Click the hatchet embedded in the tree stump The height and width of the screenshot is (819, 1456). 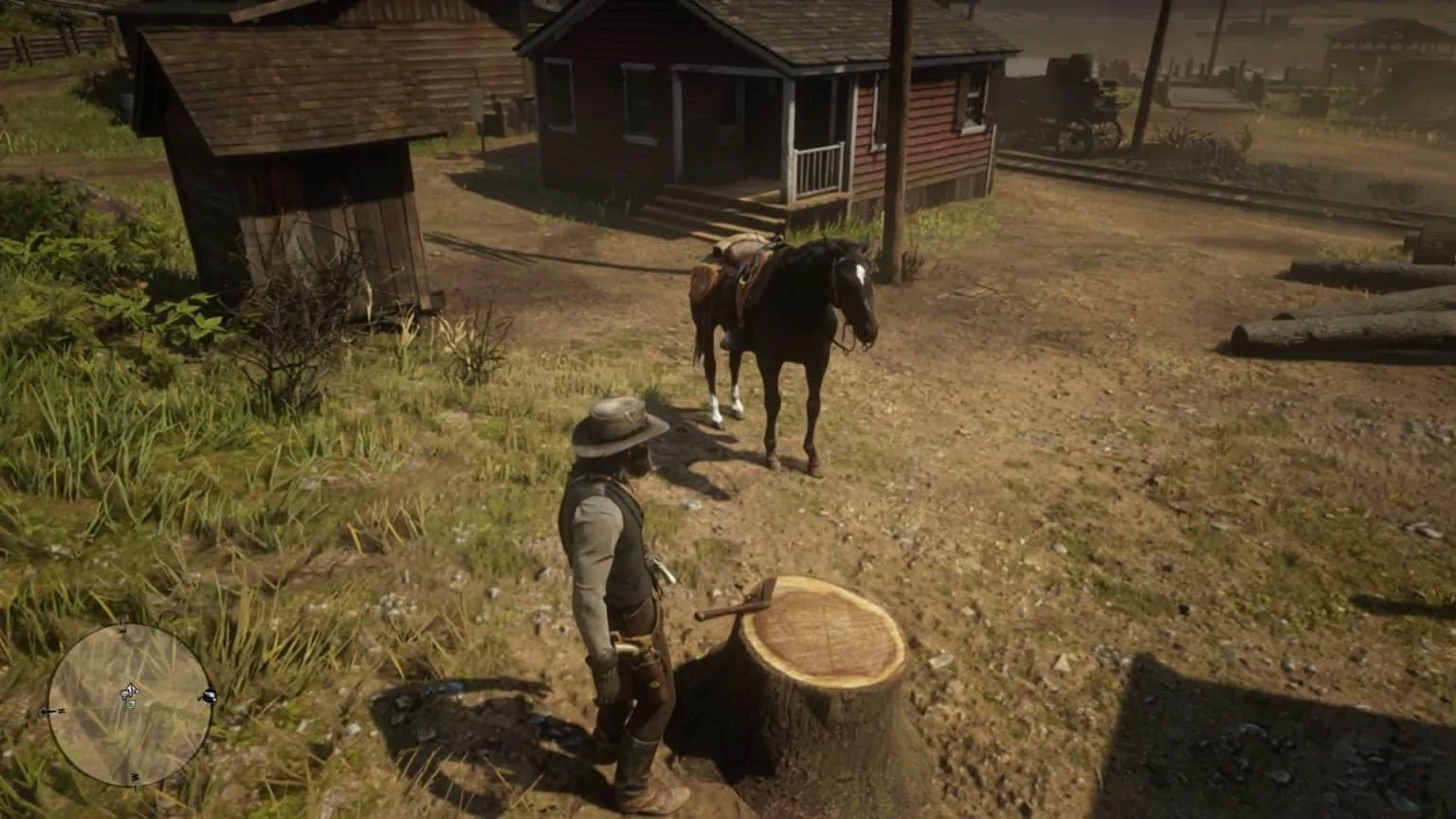(x=758, y=599)
